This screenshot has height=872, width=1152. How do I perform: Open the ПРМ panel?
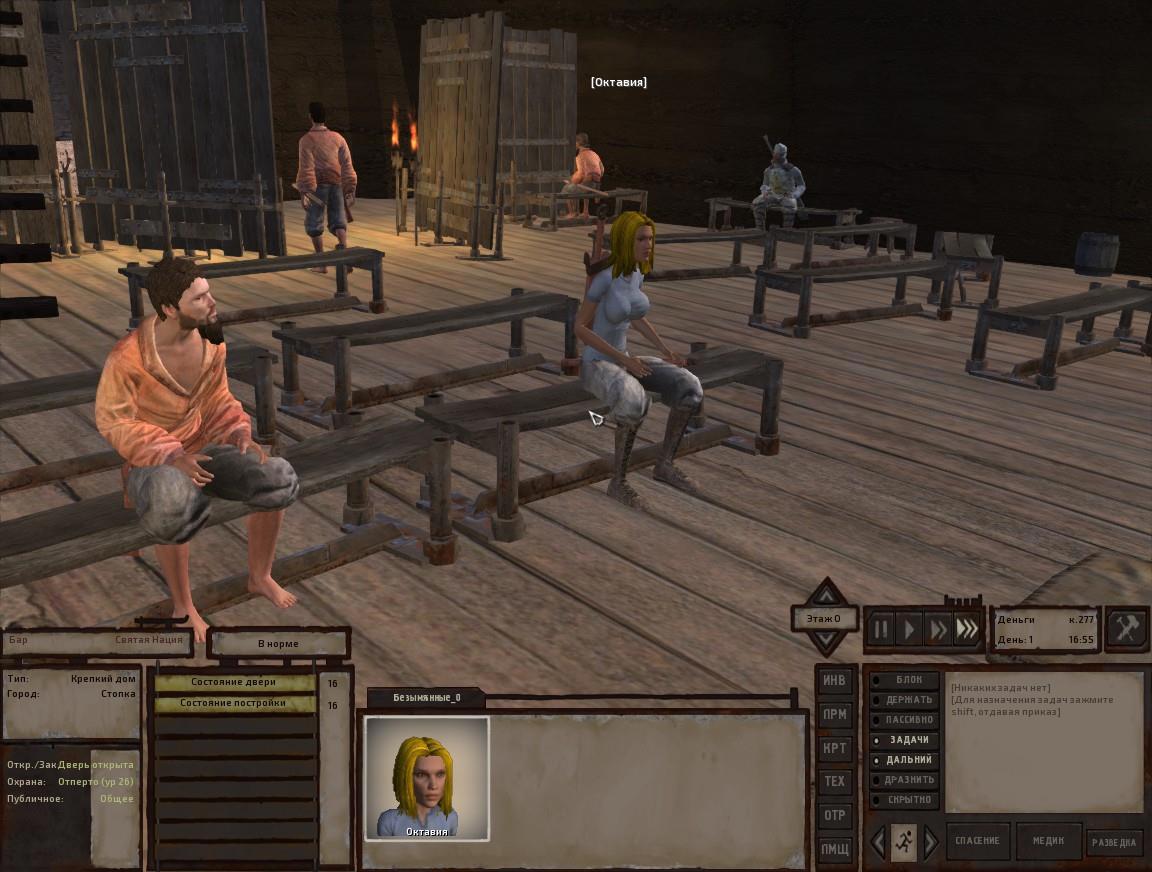coord(834,714)
